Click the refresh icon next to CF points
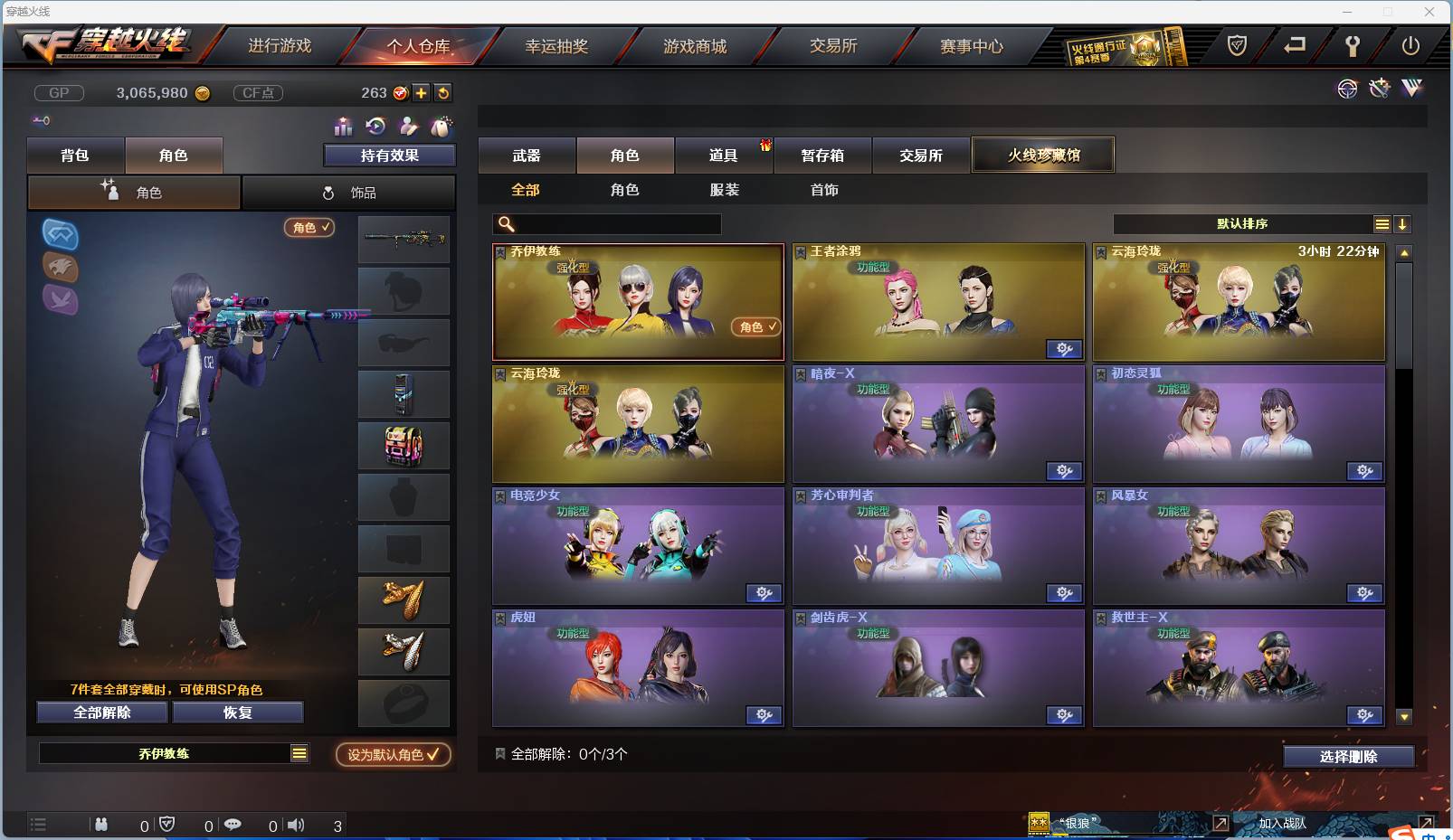This screenshot has width=1453, height=840. point(443,92)
